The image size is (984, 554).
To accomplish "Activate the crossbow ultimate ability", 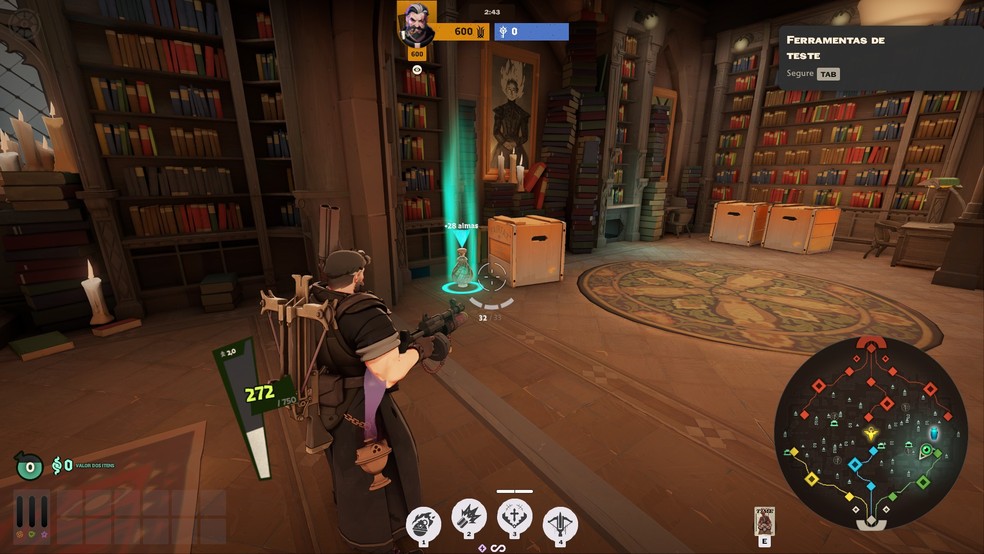I will click(560, 521).
